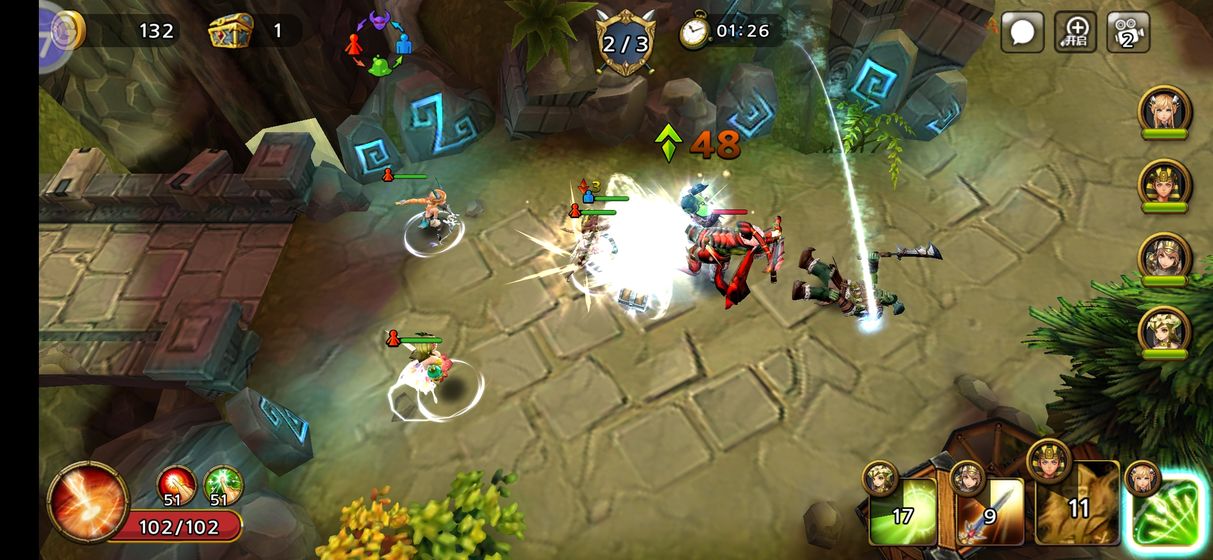Screen dimensions: 1213x560
Task: Tap the small red orb icon marked 51
Action: 176,487
